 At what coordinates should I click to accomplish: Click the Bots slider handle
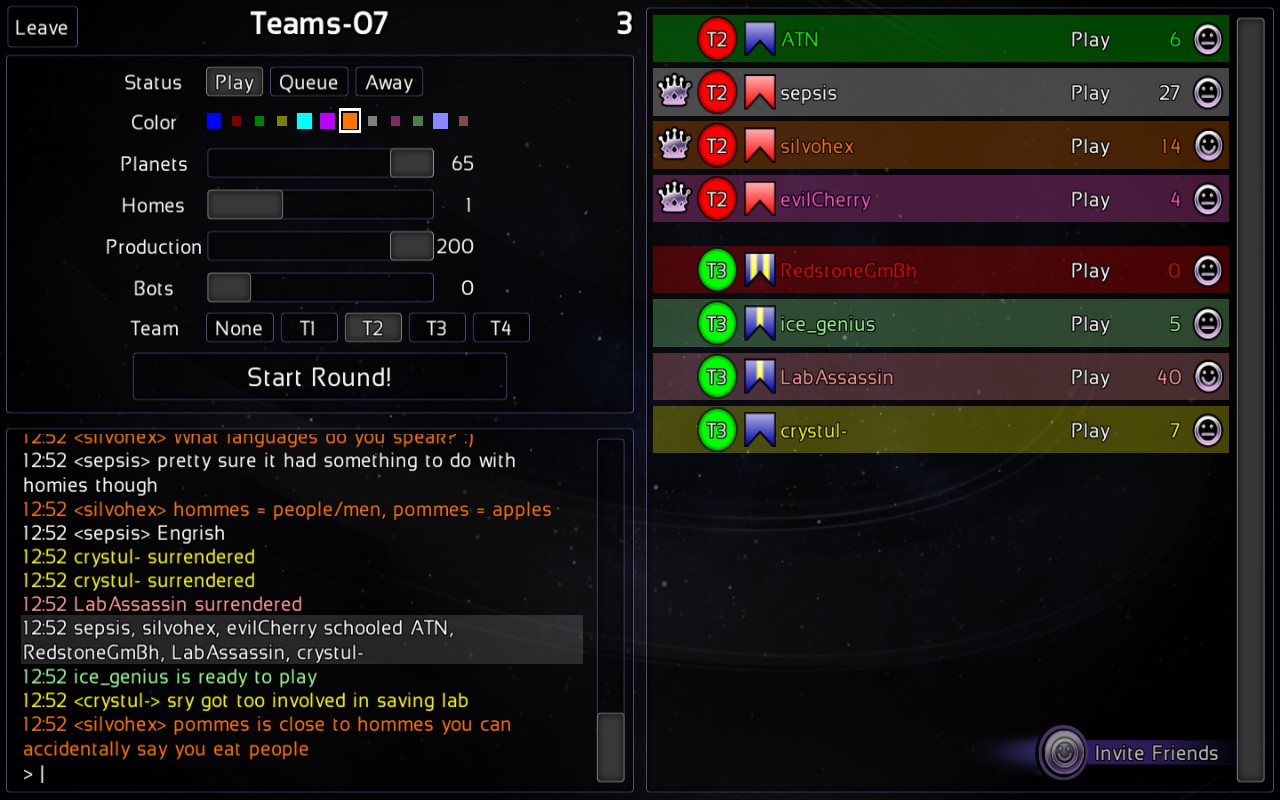point(229,288)
